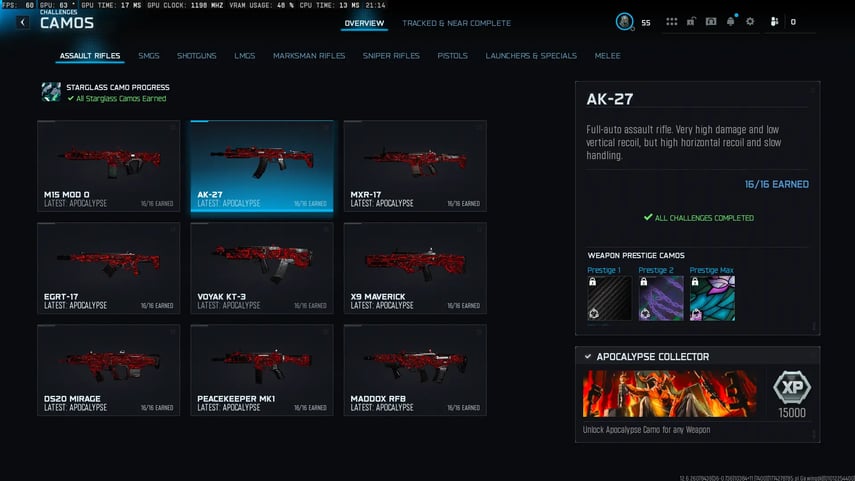Open the X9 Maverick camo tile

point(415,268)
